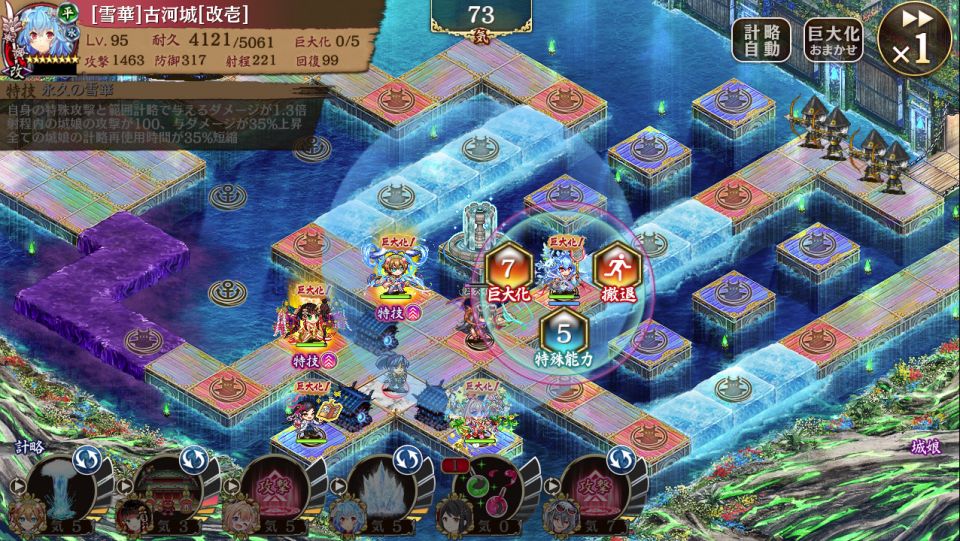The width and height of the screenshot is (960, 541).
Task: Select the 城娘 label at the right edge
Action: click(x=927, y=446)
